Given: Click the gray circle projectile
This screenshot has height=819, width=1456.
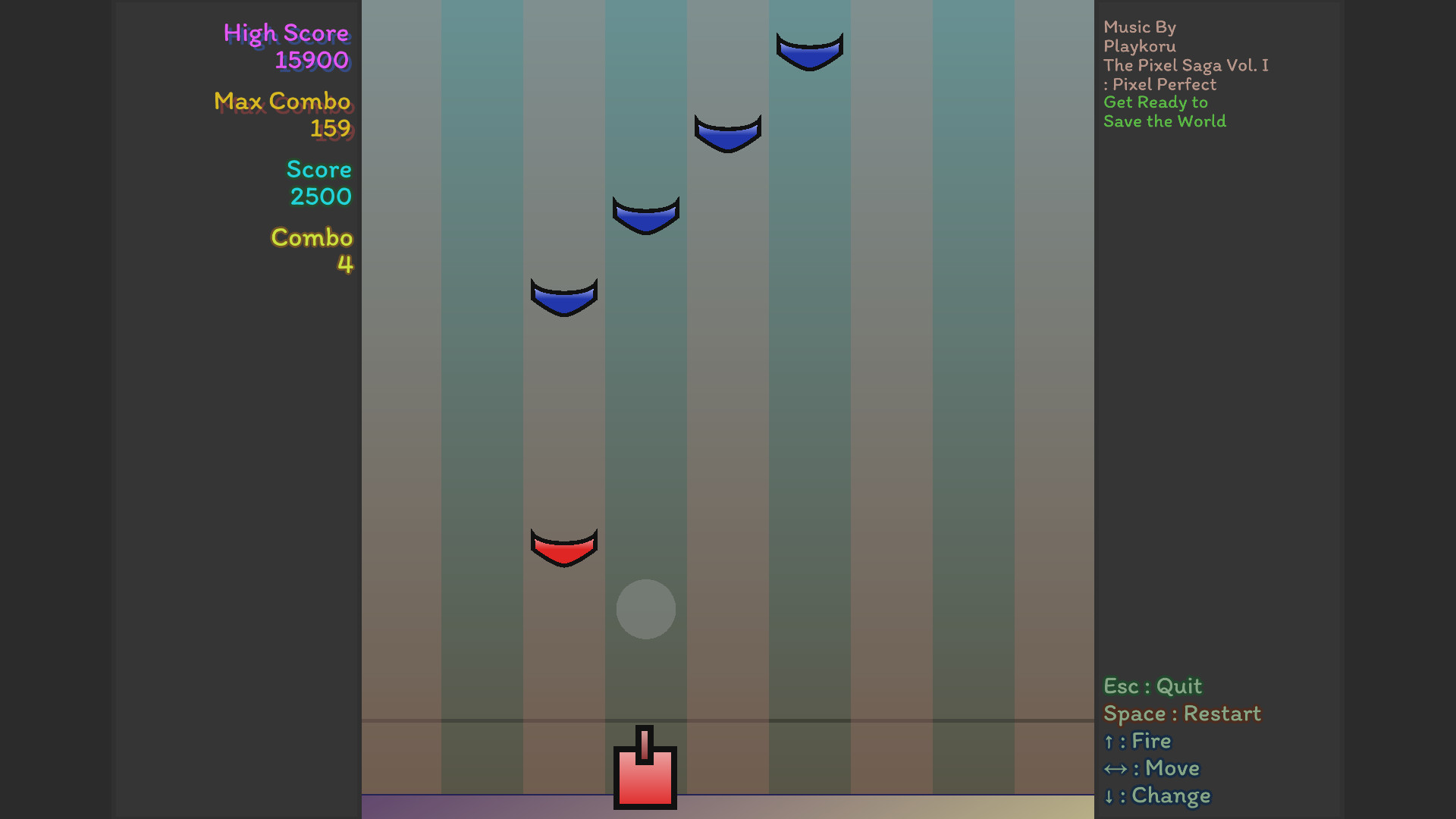Looking at the screenshot, I should pyautogui.click(x=645, y=609).
